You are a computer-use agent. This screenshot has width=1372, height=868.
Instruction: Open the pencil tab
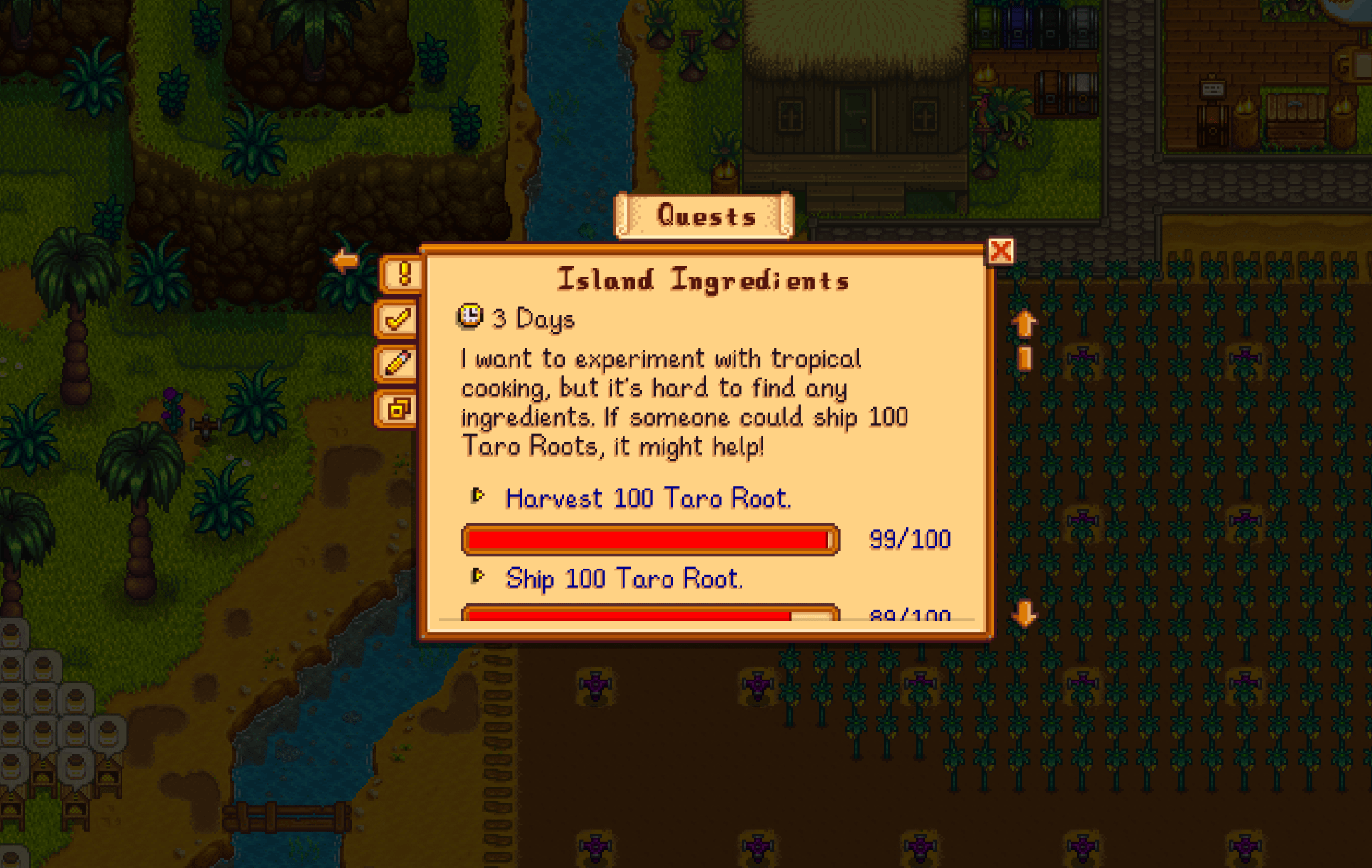pos(397,364)
